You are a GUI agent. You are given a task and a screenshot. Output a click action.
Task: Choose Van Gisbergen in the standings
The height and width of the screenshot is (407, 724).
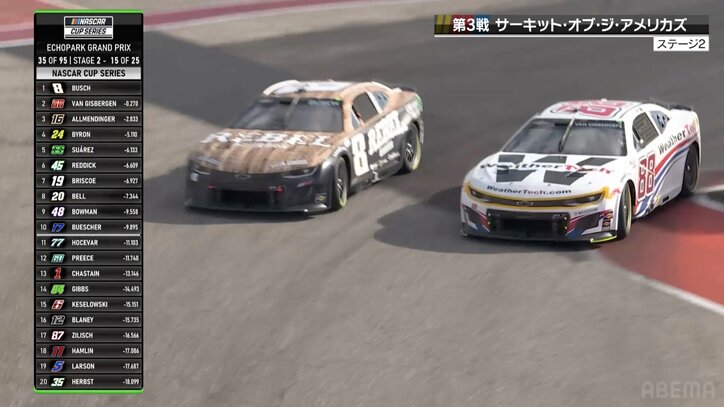88,103
